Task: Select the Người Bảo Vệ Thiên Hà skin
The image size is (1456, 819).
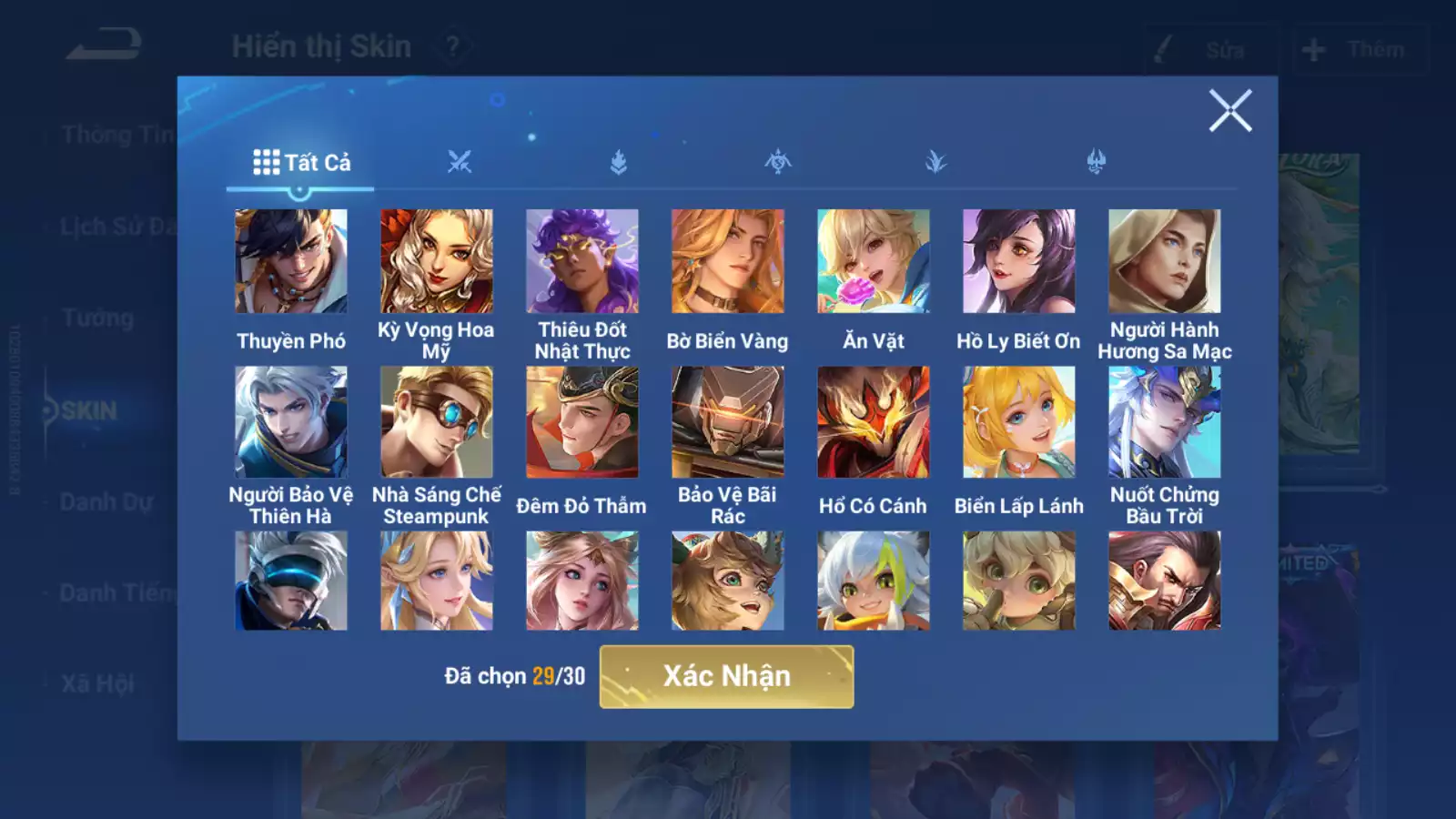Action: 291,422
